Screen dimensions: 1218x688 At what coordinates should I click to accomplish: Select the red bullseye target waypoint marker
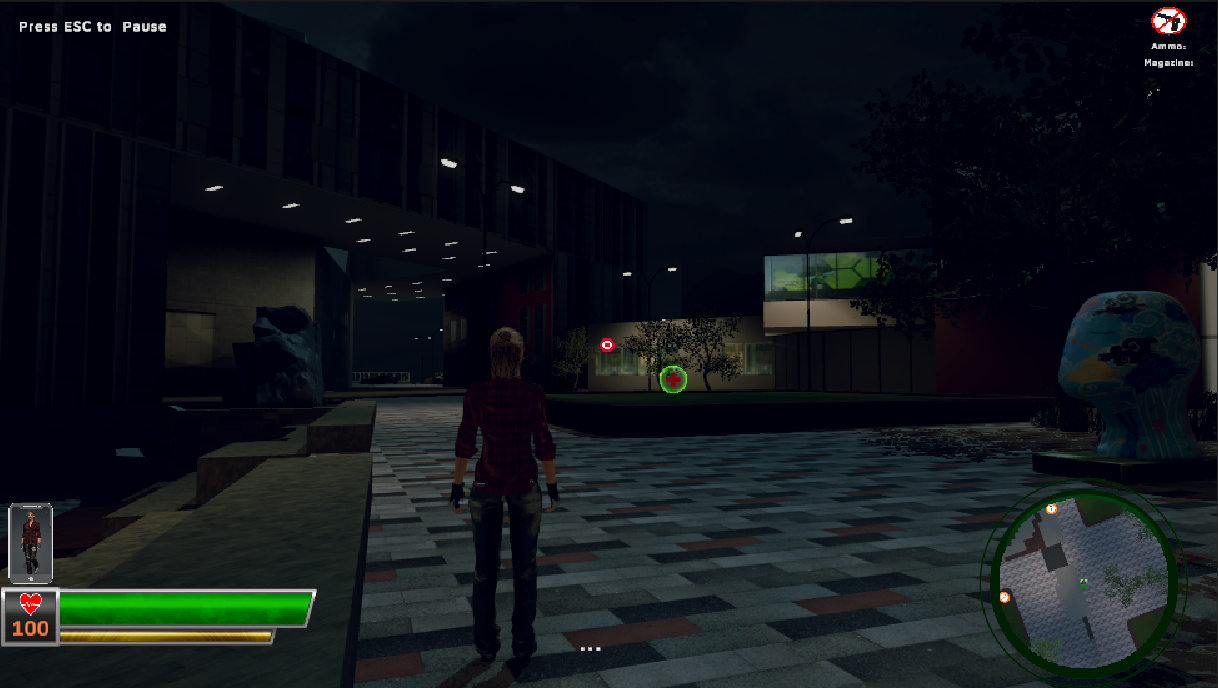[607, 345]
